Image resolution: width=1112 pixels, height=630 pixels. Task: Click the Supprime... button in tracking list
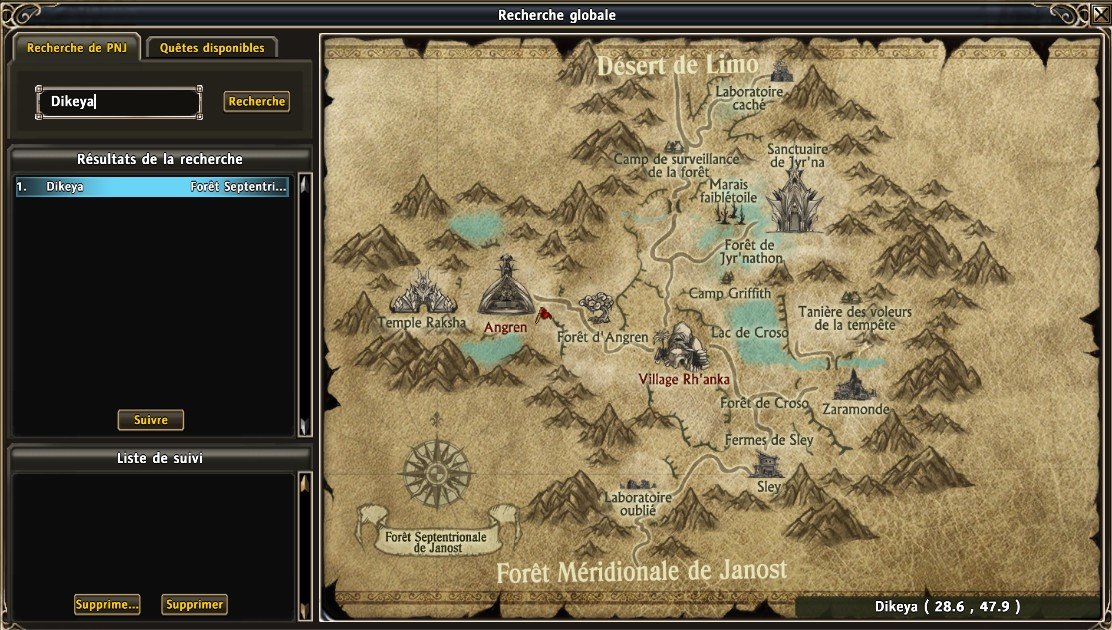tap(107, 604)
